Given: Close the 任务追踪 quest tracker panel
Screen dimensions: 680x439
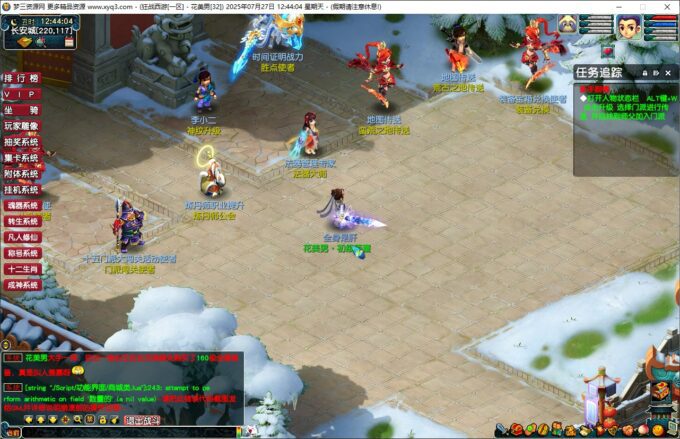Looking at the screenshot, I should (x=669, y=72).
